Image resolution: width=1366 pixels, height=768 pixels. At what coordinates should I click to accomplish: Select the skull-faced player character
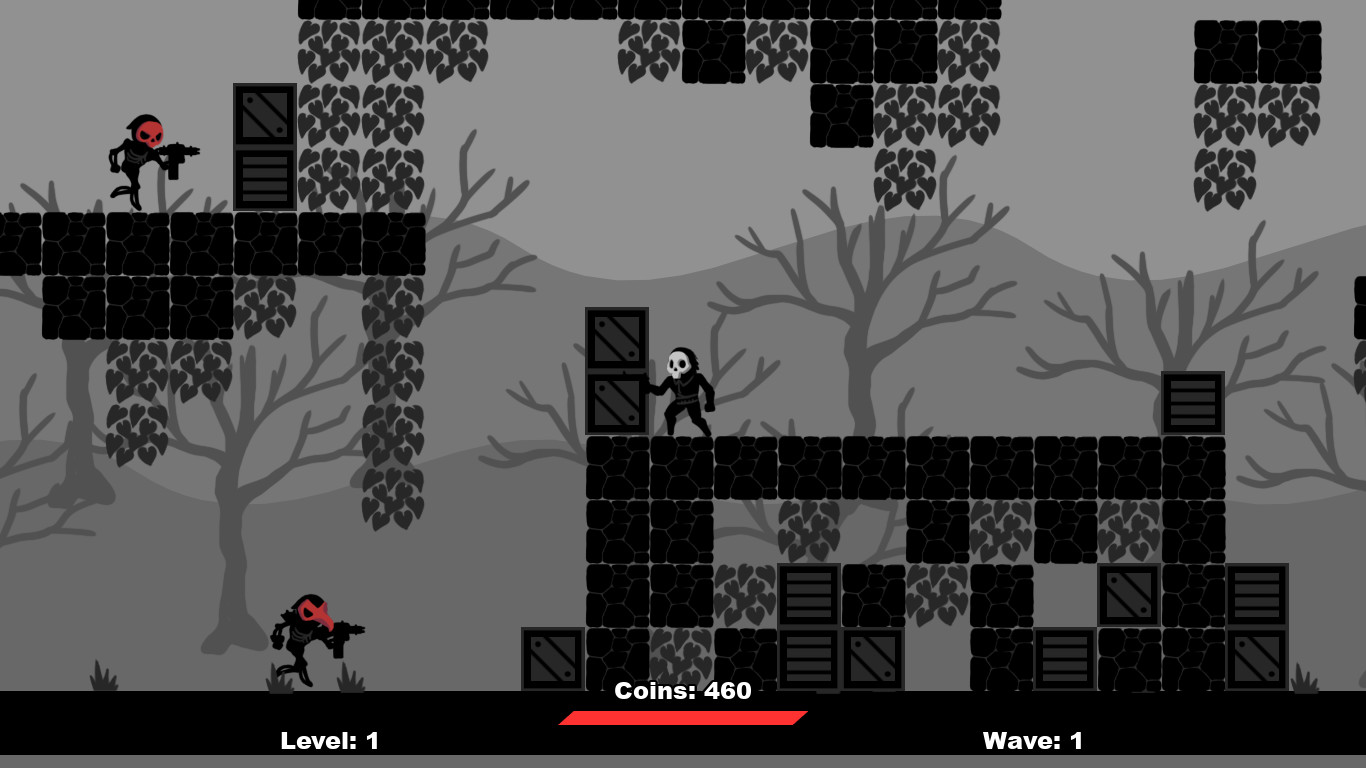click(685, 385)
